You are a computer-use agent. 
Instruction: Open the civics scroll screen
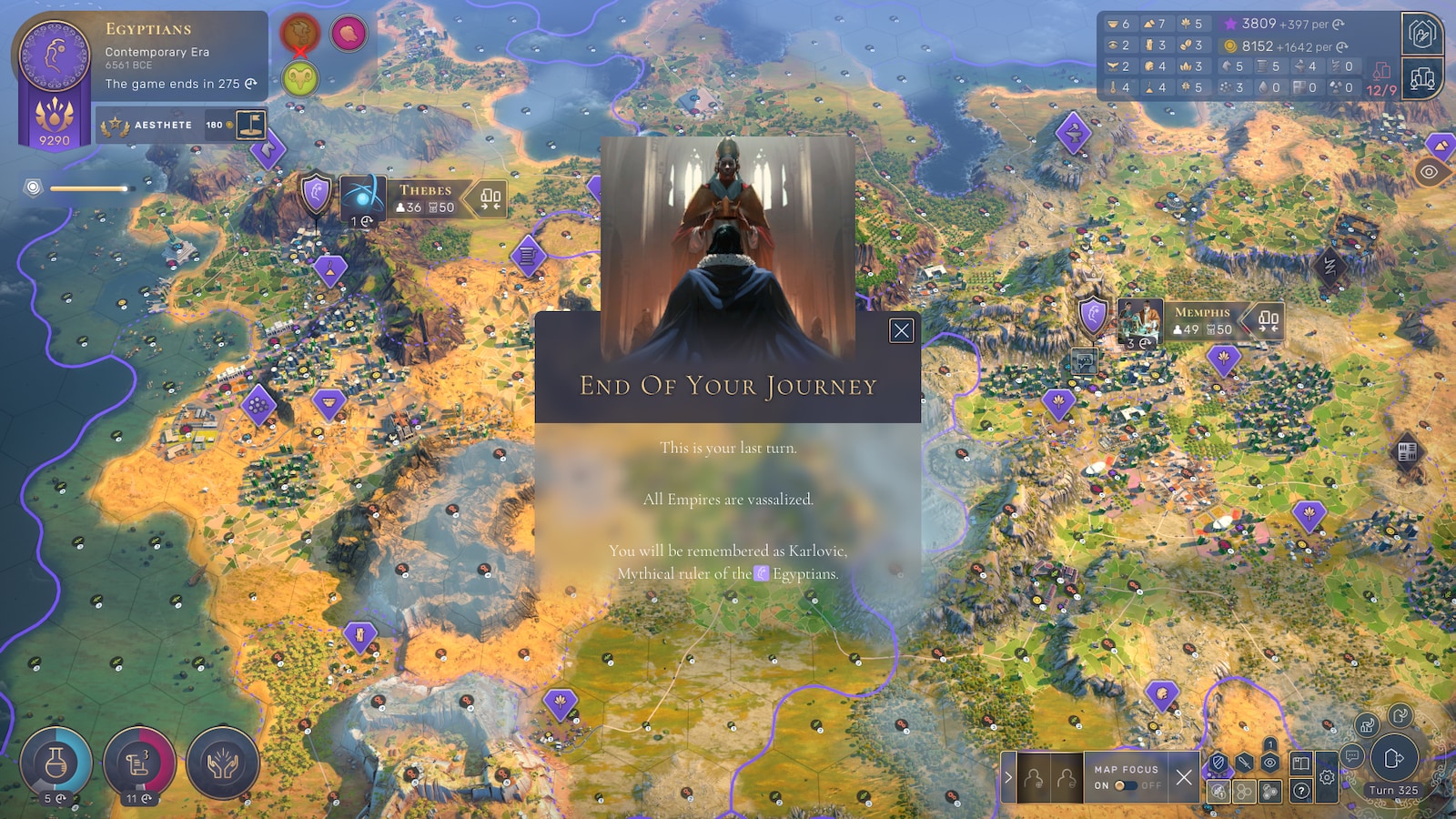click(x=138, y=763)
